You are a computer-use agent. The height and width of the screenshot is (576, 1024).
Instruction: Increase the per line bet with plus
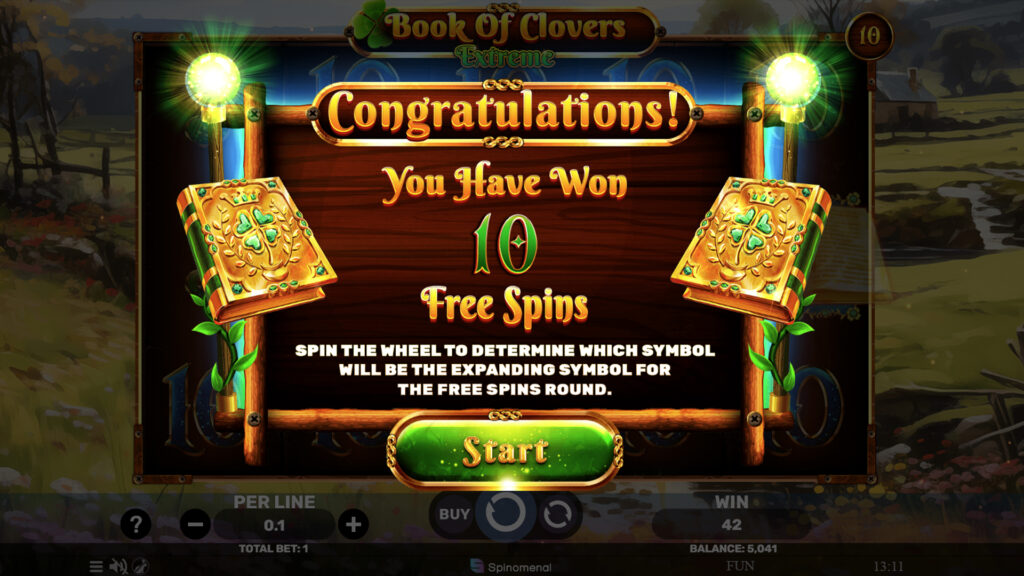pyautogui.click(x=352, y=523)
